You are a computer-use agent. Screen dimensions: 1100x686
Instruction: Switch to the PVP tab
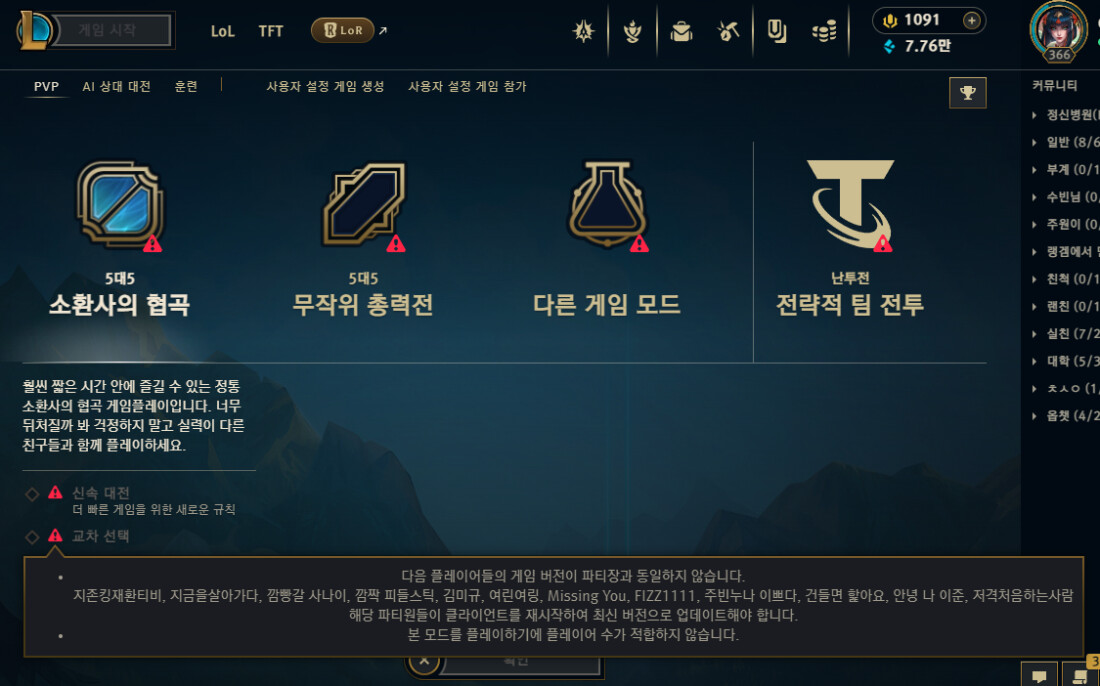pyautogui.click(x=46, y=87)
